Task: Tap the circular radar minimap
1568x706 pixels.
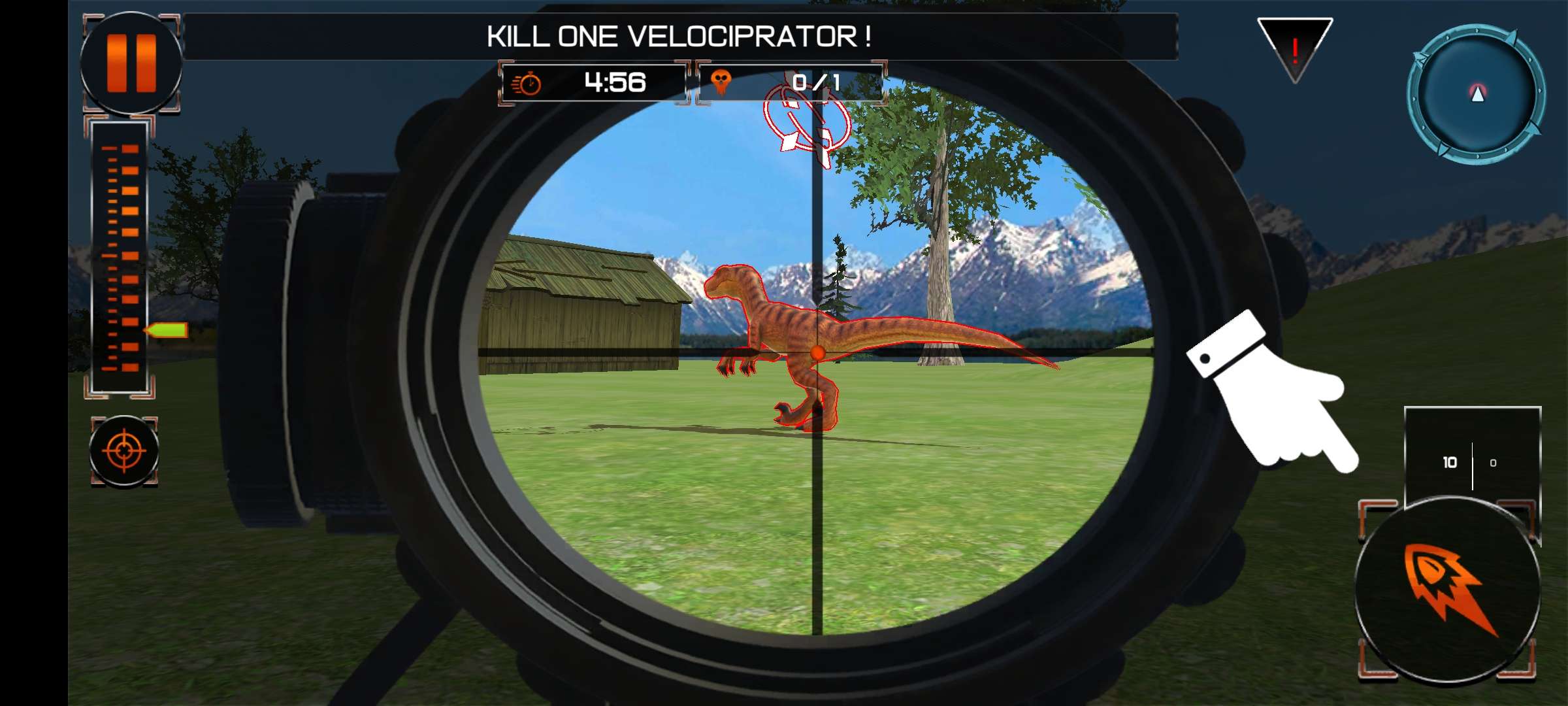Action: [x=1477, y=94]
